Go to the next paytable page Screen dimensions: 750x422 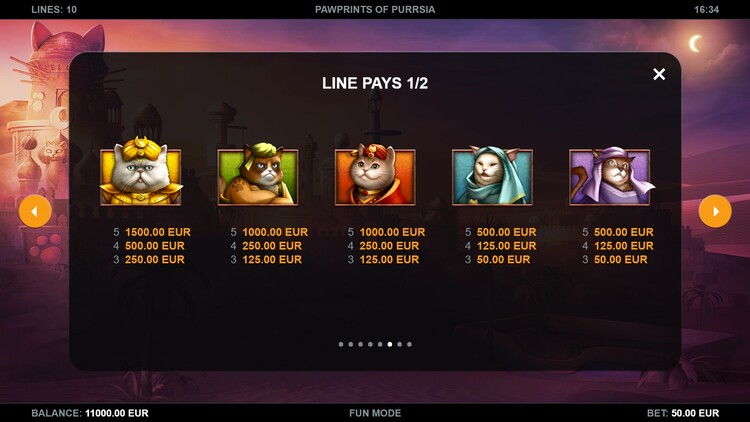tap(715, 211)
